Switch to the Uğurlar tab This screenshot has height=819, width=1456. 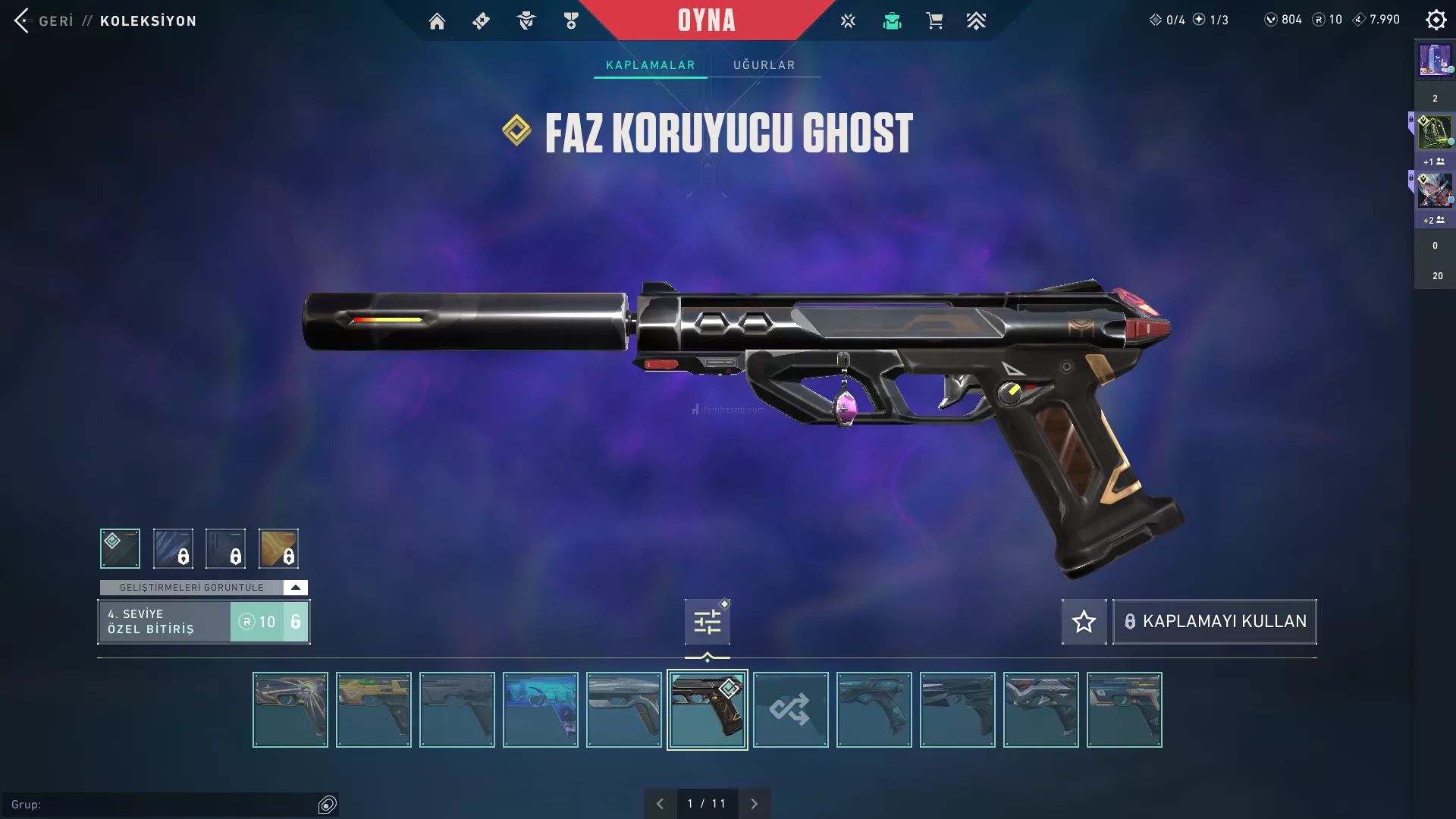coord(764,65)
